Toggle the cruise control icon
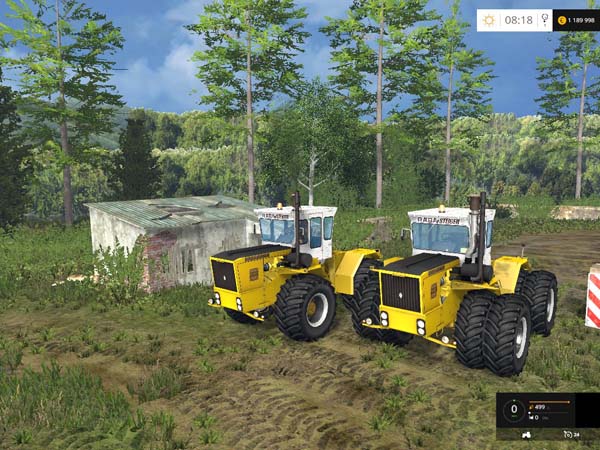The width and height of the screenshot is (600, 450). [568, 435]
